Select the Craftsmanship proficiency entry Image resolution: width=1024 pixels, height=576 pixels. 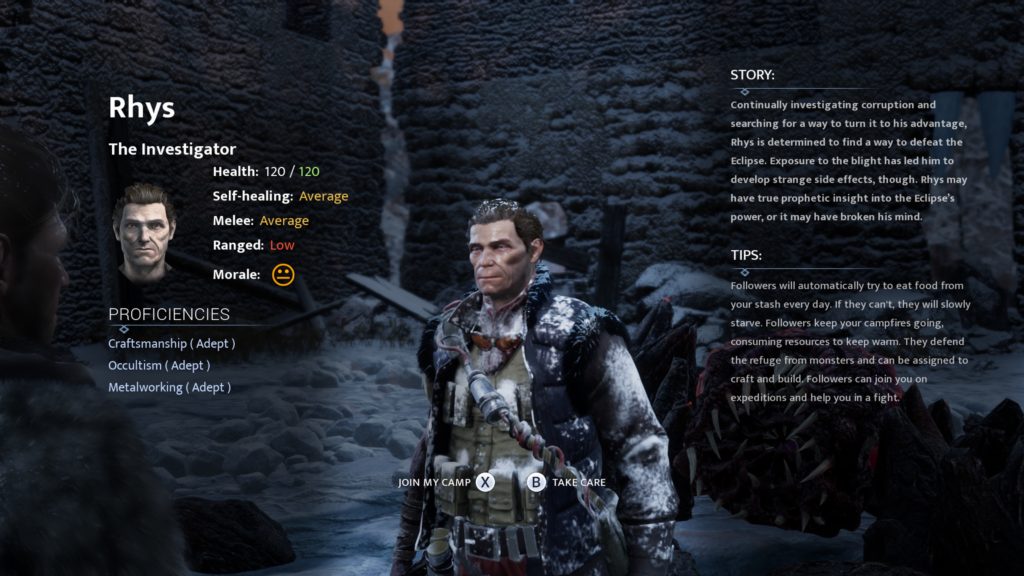click(171, 343)
